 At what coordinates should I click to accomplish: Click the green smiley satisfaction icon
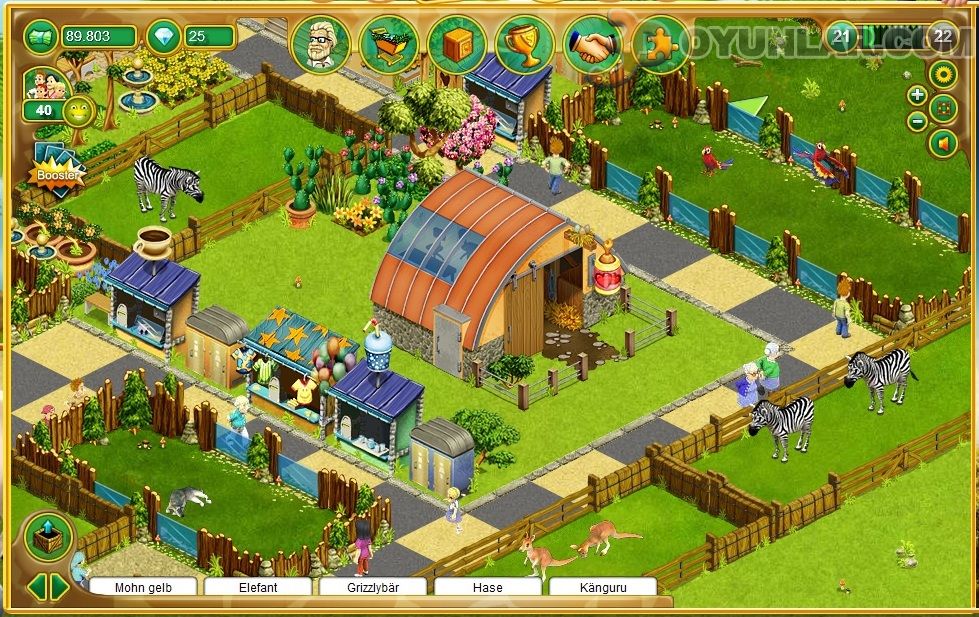click(x=77, y=110)
